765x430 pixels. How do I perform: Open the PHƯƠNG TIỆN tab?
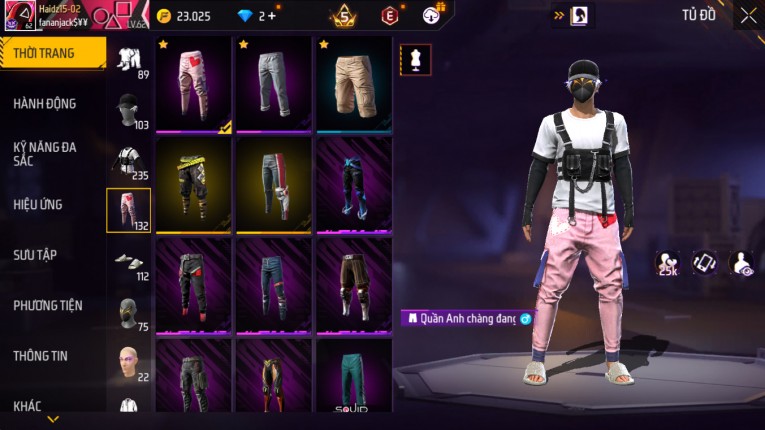click(48, 305)
